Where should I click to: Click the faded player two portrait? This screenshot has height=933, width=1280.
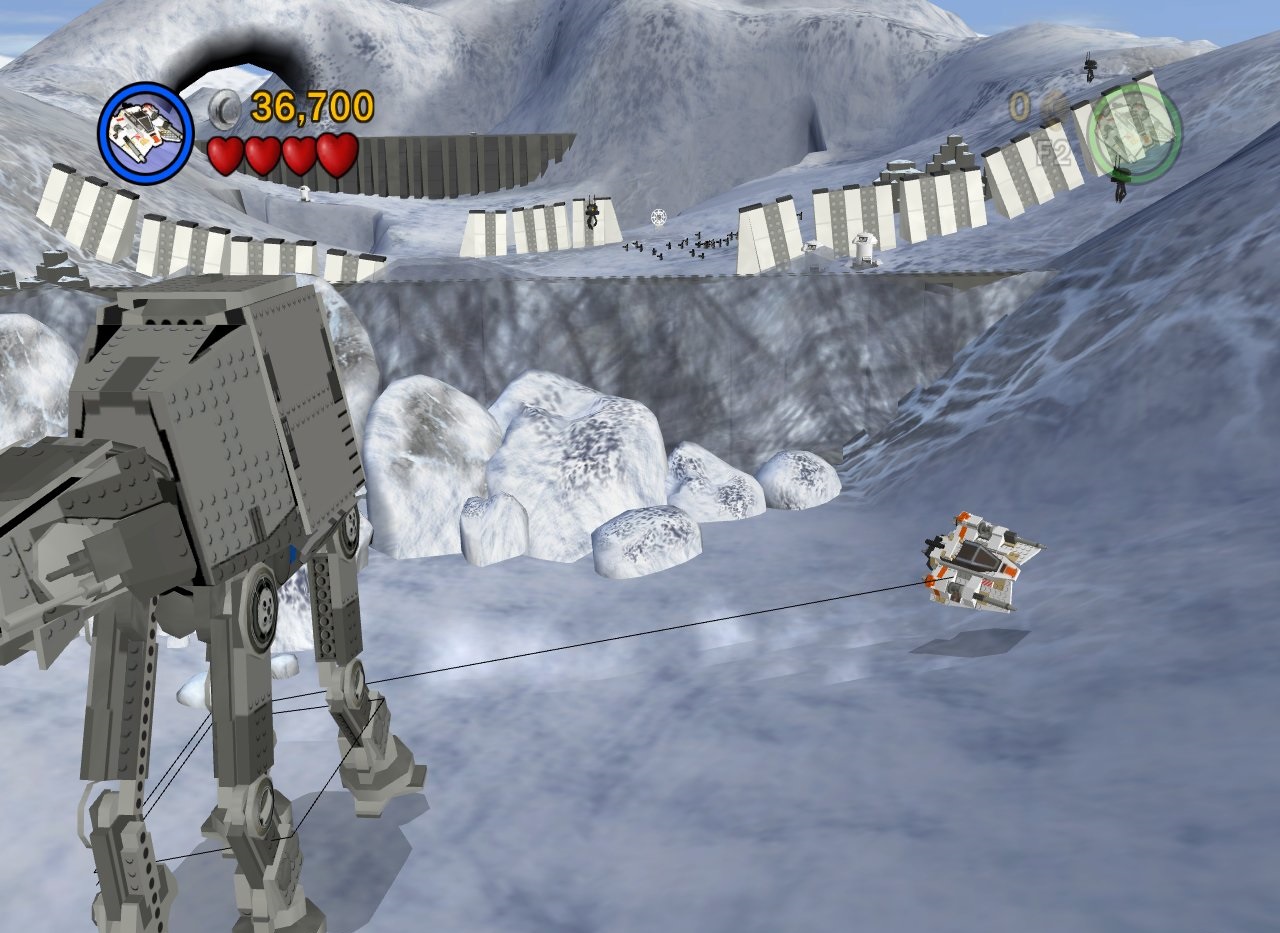coord(1135,131)
